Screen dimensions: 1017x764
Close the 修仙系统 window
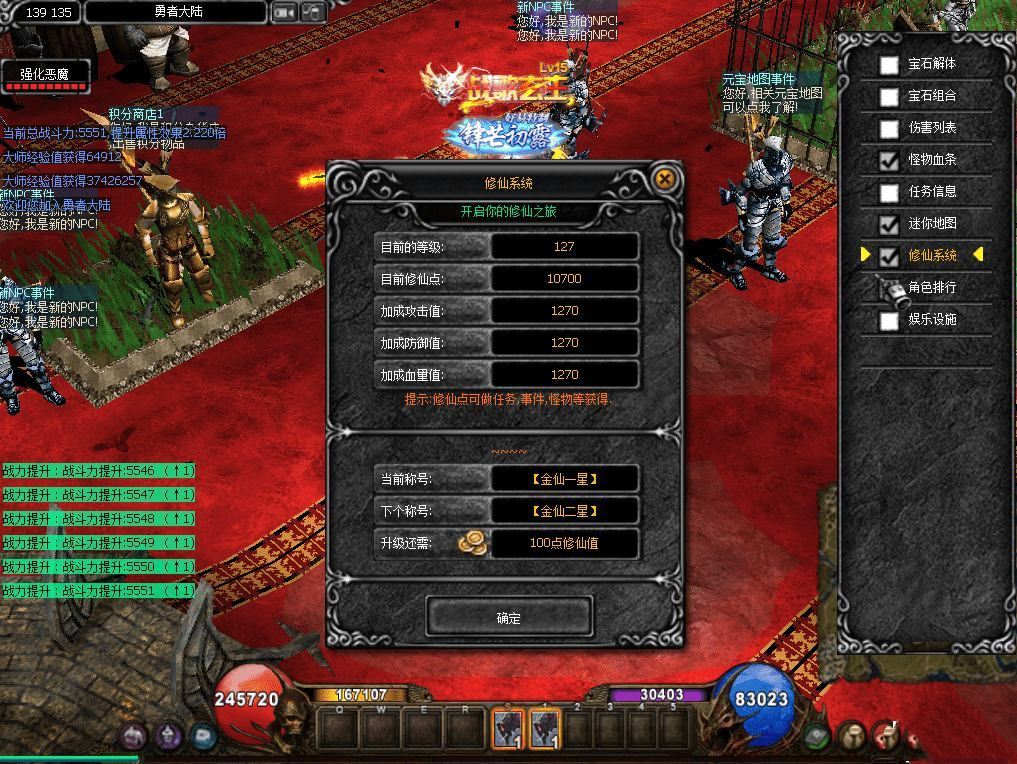coord(665,180)
